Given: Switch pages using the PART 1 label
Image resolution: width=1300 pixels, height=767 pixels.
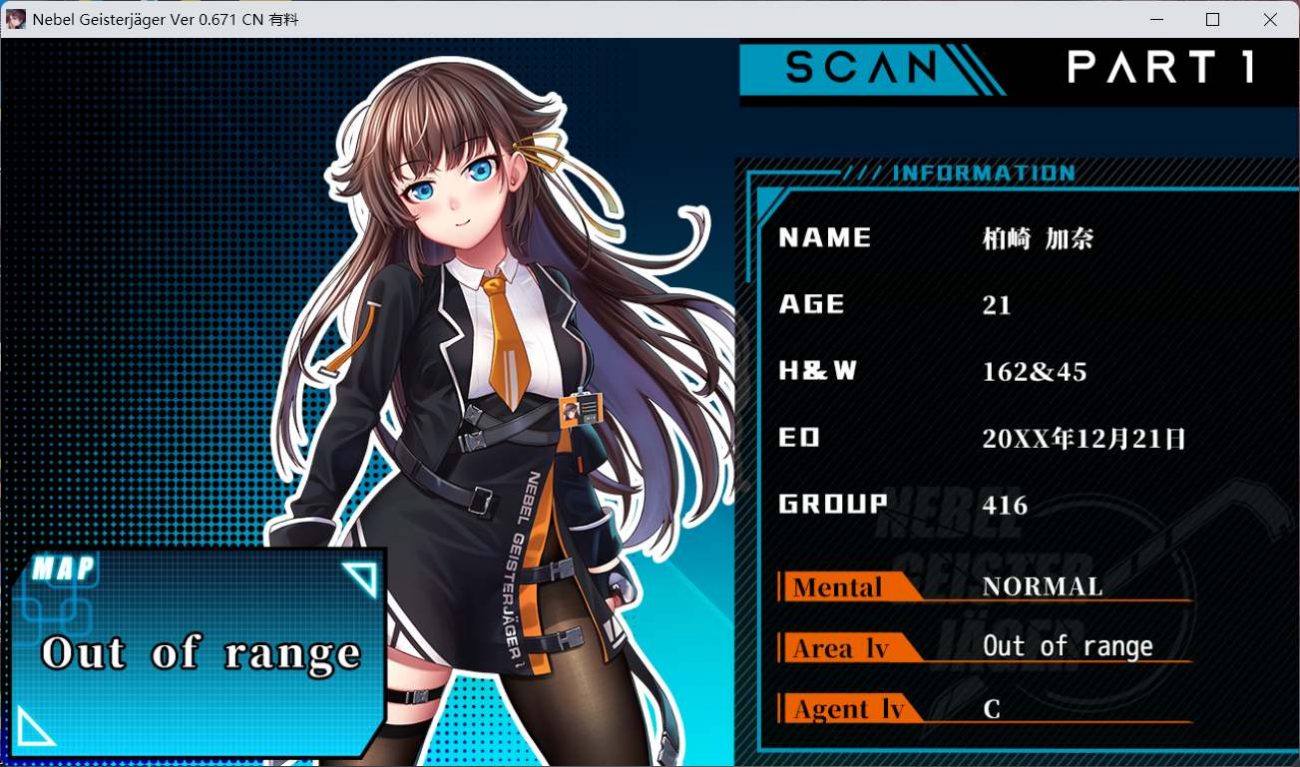Looking at the screenshot, I should pos(1160,68).
